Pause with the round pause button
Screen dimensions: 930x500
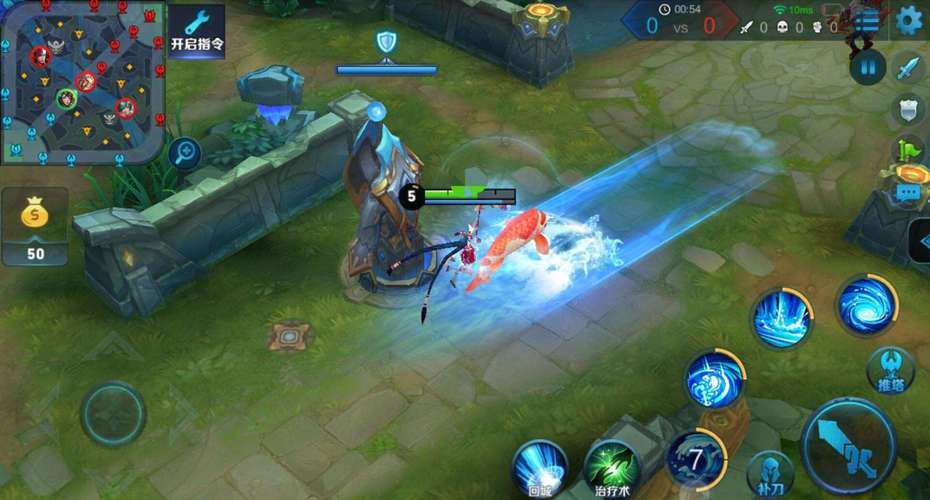(x=867, y=67)
